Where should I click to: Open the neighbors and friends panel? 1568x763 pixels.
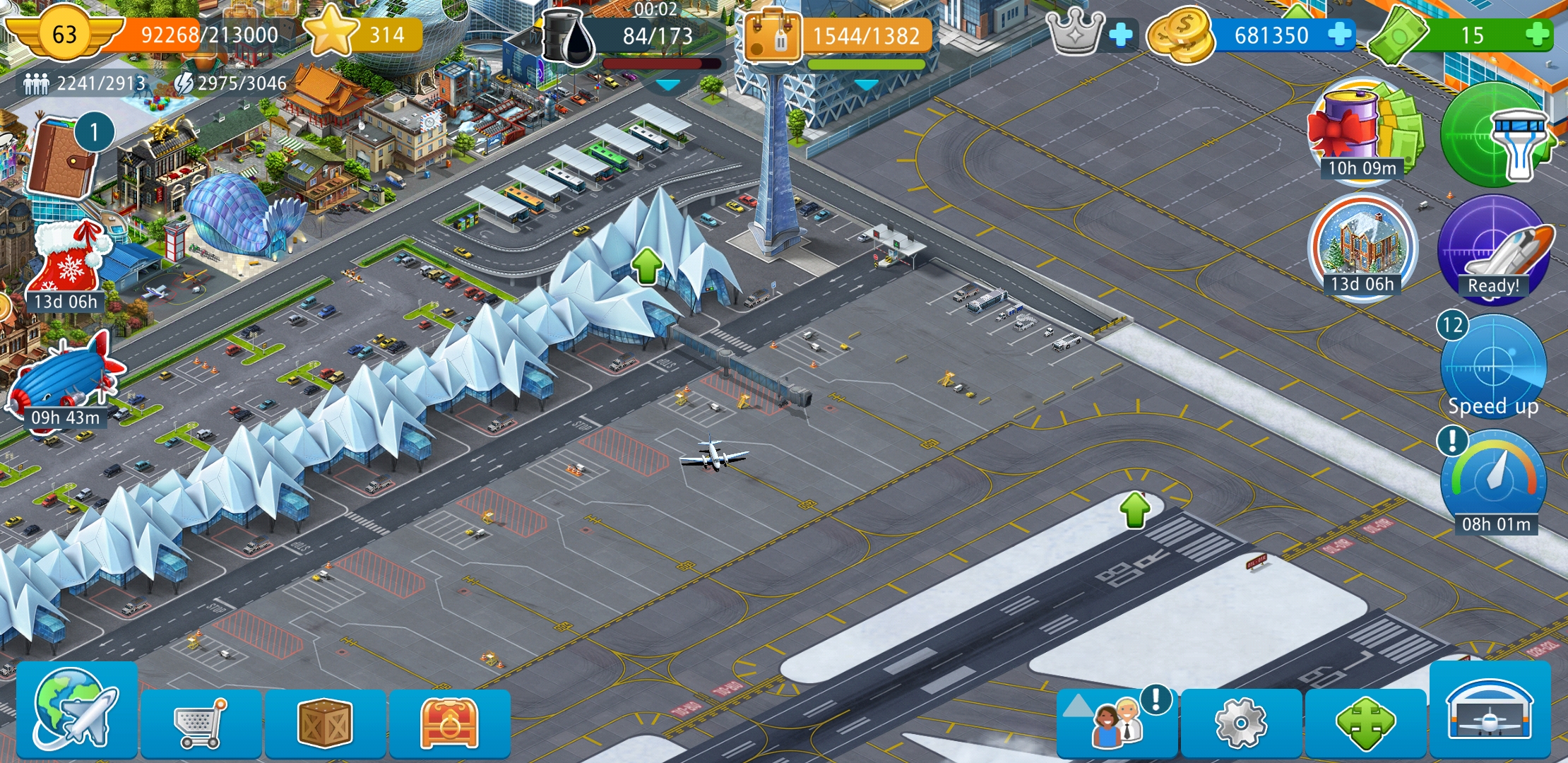(x=1117, y=722)
